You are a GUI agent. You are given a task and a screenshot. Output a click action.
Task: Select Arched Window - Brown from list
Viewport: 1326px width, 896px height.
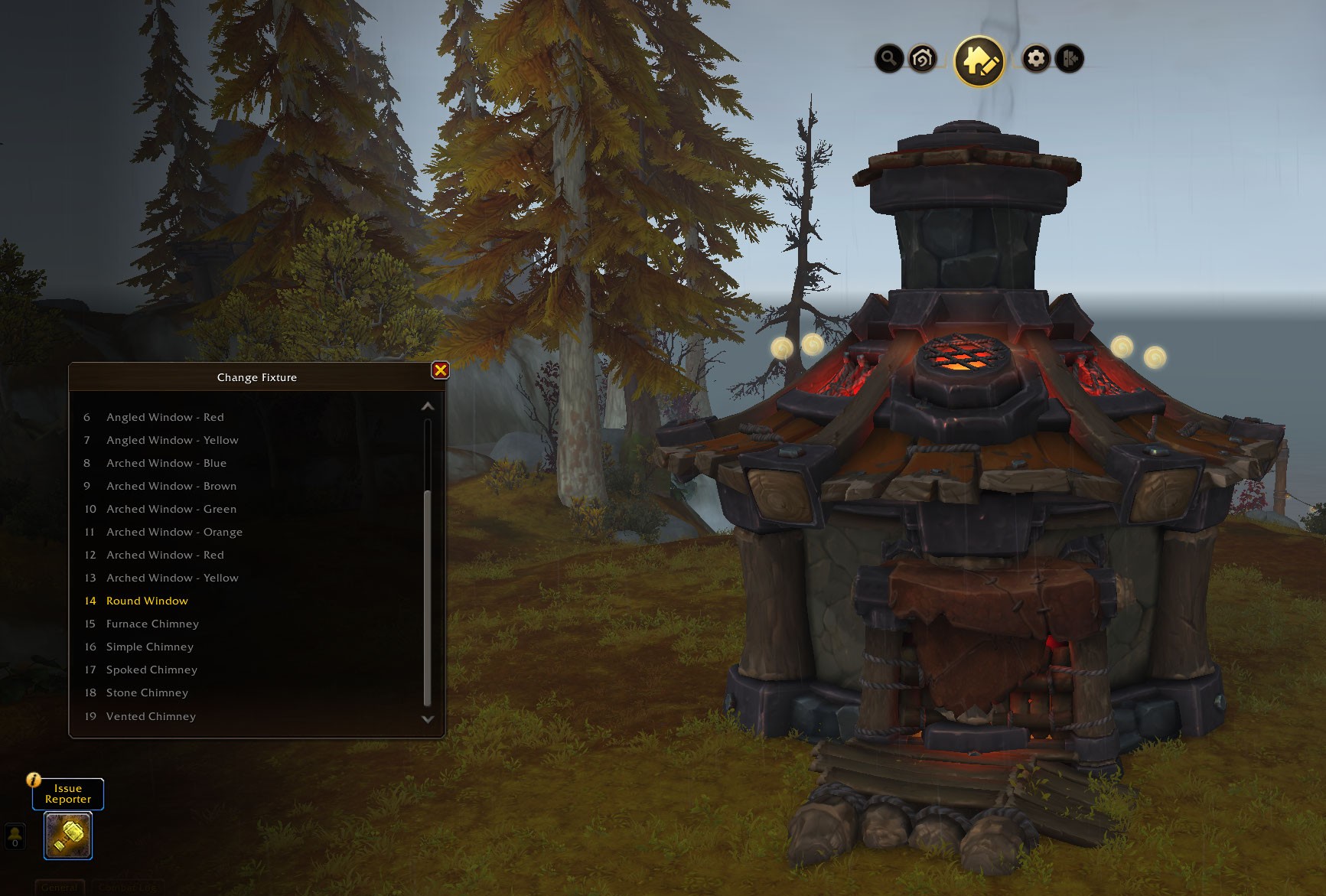(171, 486)
